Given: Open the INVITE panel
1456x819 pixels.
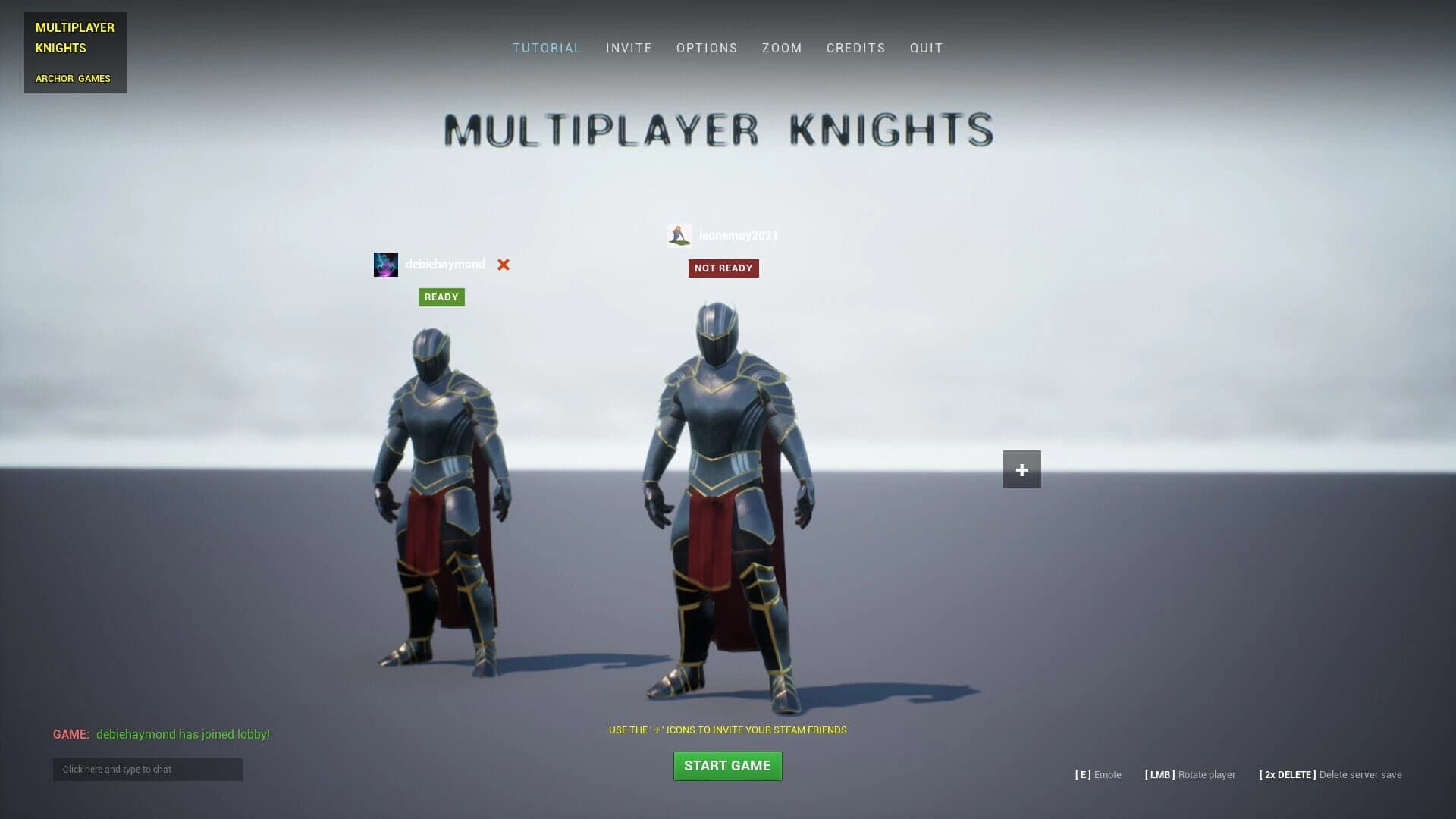Looking at the screenshot, I should coord(629,48).
